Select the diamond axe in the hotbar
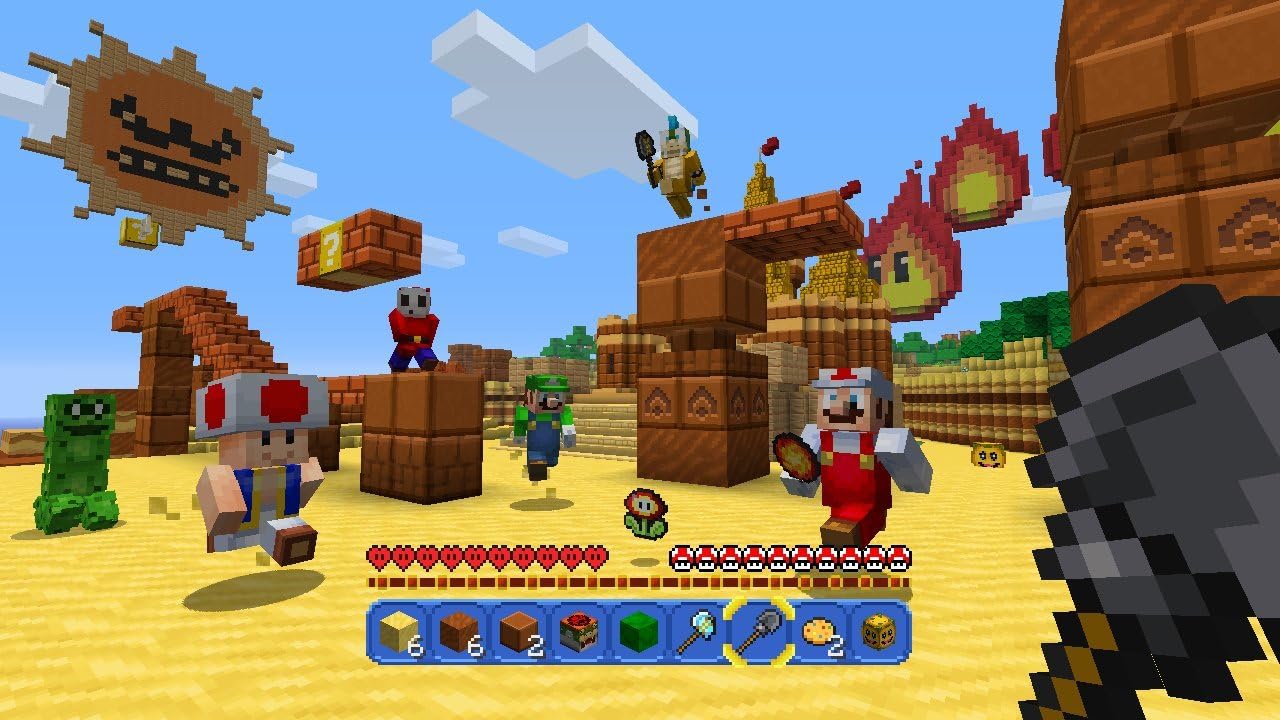The width and height of the screenshot is (1280, 720). click(x=699, y=631)
